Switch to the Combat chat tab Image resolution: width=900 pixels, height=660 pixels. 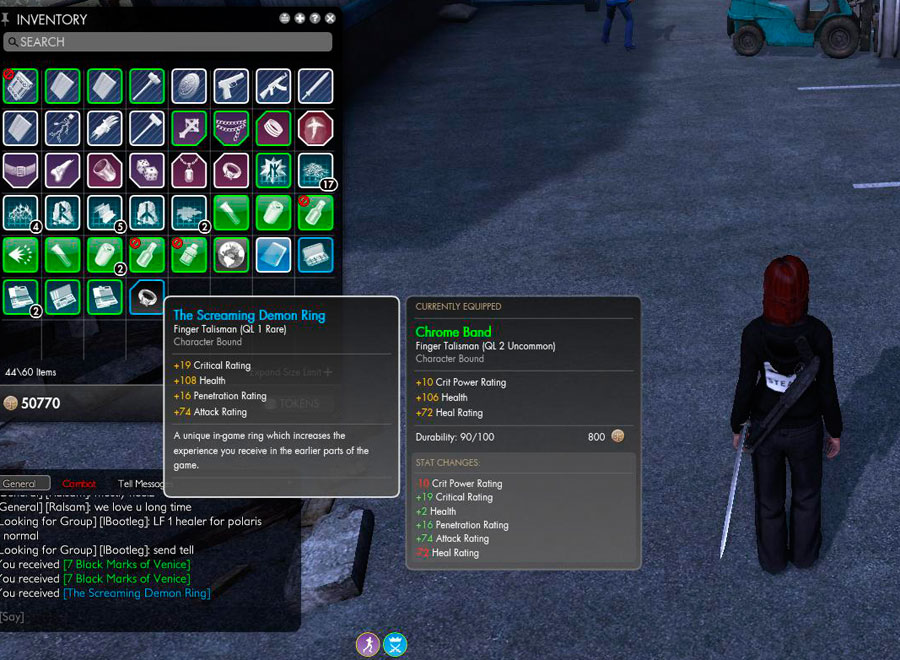pyautogui.click(x=79, y=484)
